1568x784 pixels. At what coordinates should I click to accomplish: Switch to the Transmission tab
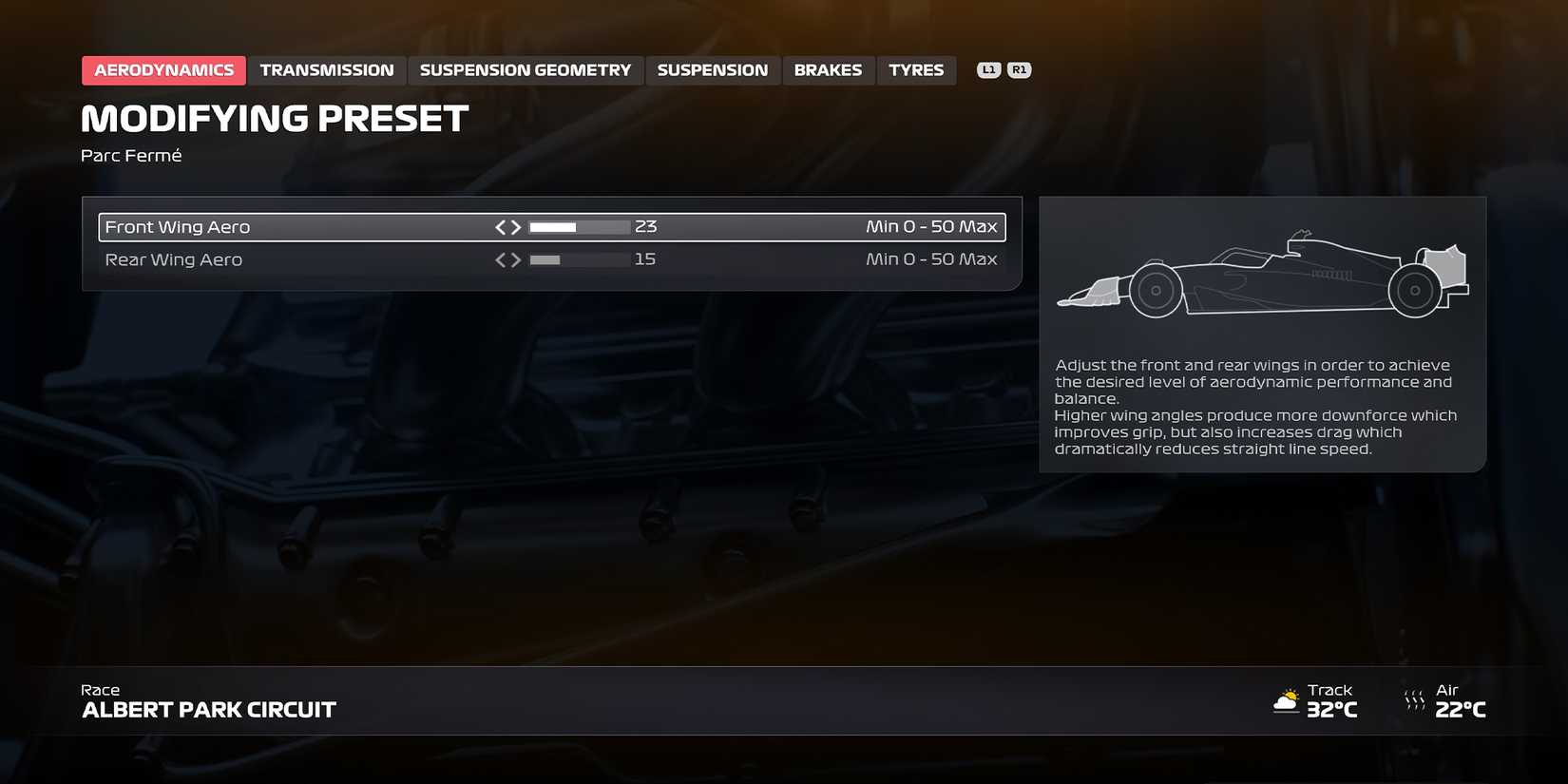click(327, 69)
